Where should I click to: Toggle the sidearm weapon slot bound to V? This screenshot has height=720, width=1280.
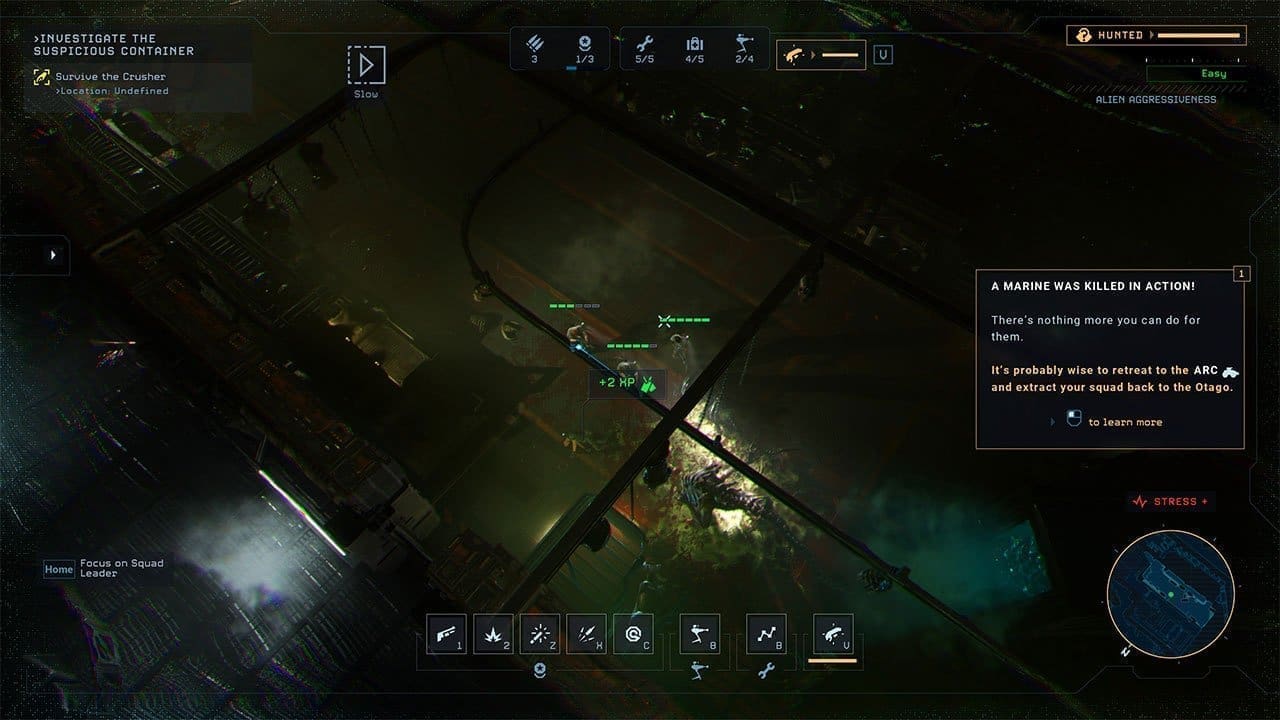coord(834,633)
